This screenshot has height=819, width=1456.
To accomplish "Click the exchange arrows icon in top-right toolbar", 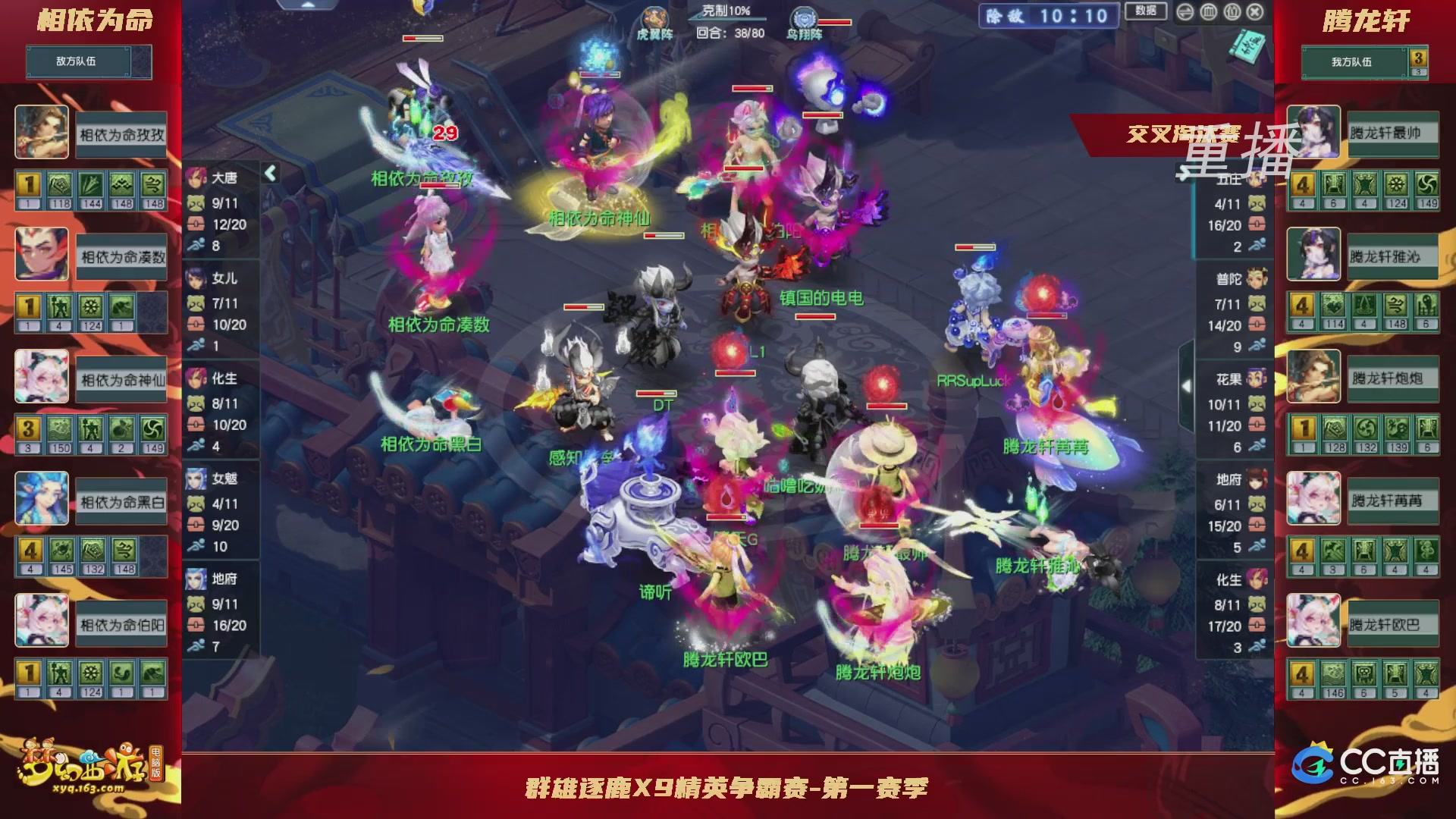I will (1185, 13).
